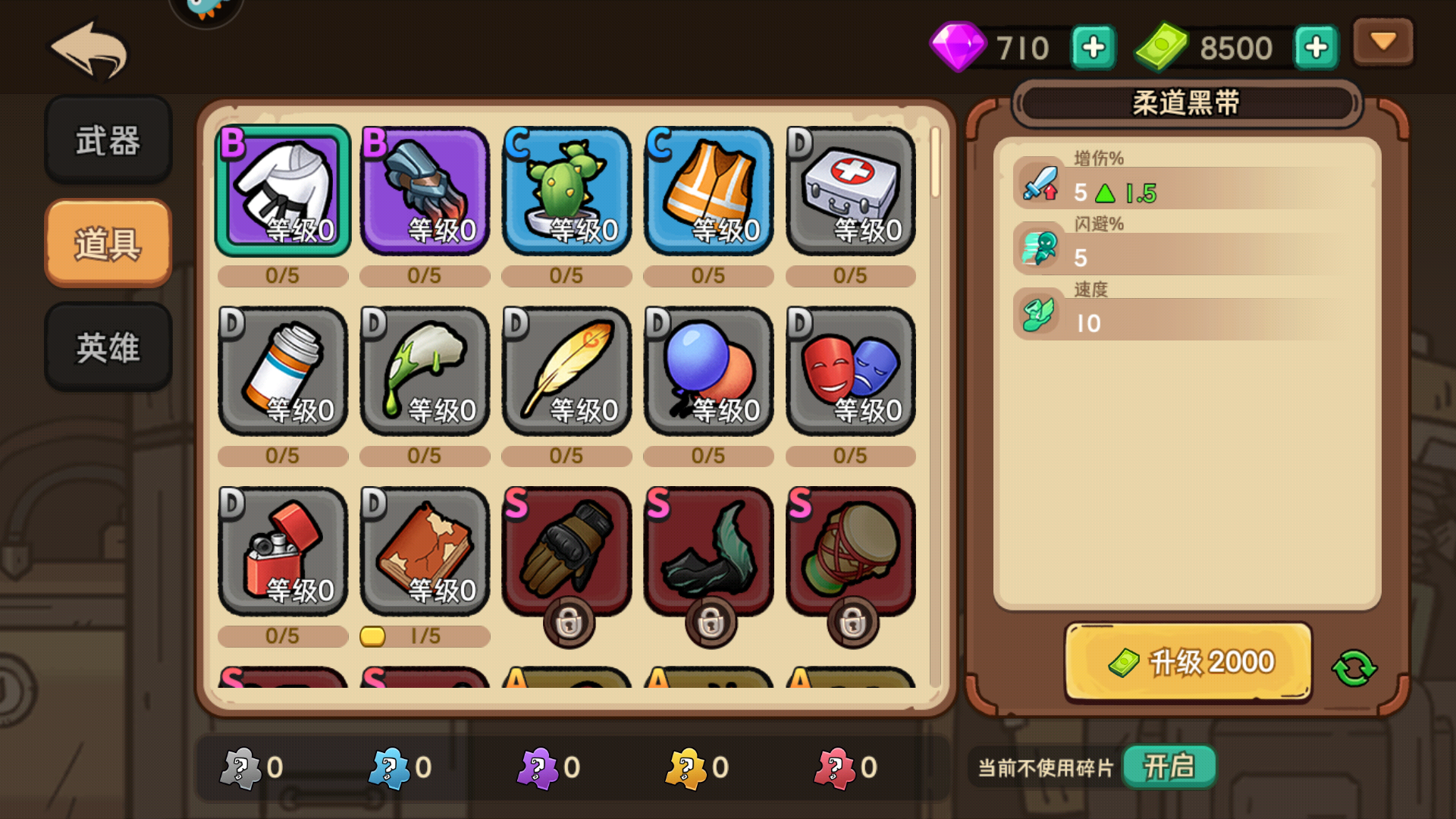Select the balloons item
The height and width of the screenshot is (819, 1456).
(707, 370)
